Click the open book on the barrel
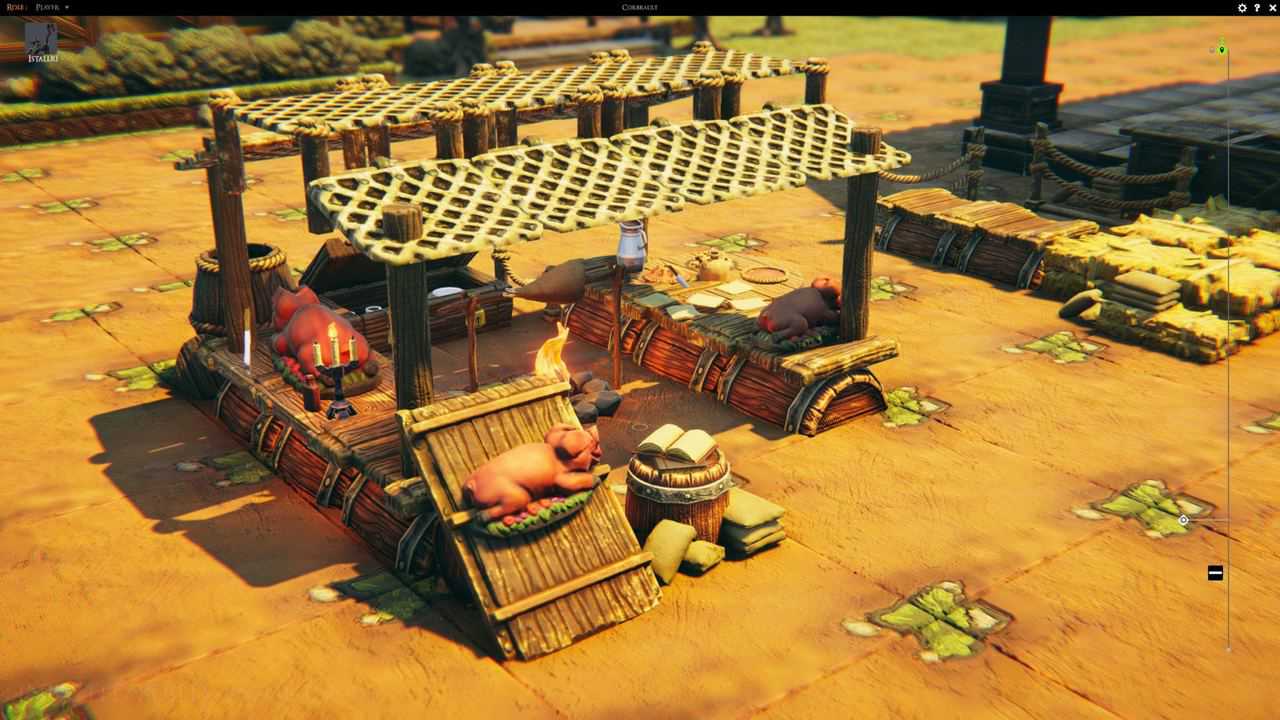 pos(678,440)
